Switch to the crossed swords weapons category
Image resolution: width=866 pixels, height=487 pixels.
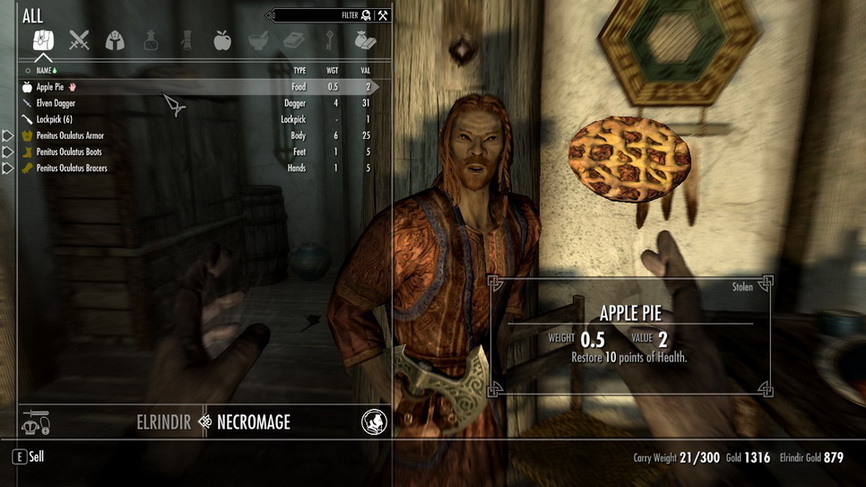[x=79, y=41]
